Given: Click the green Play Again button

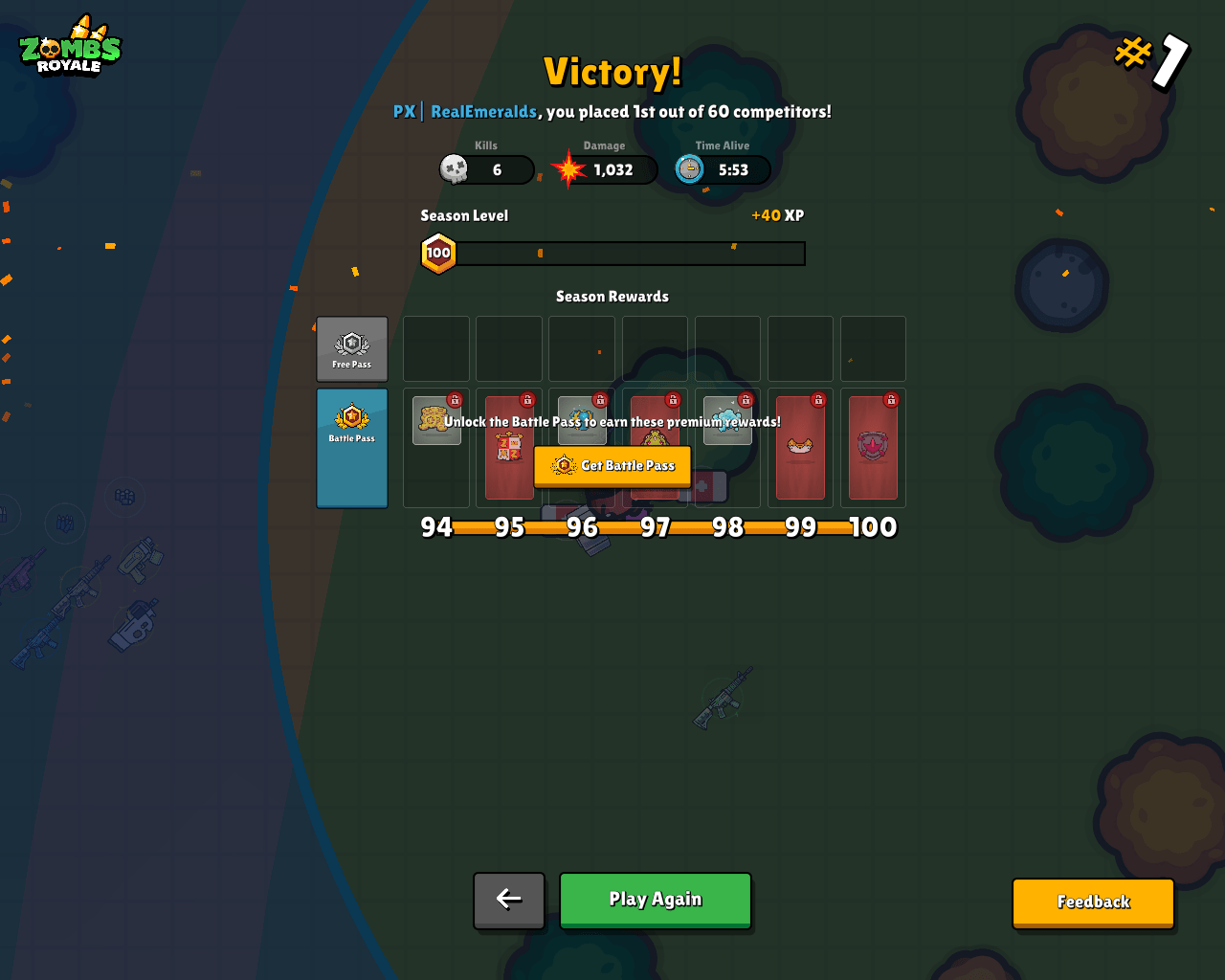Looking at the screenshot, I should click(x=656, y=900).
